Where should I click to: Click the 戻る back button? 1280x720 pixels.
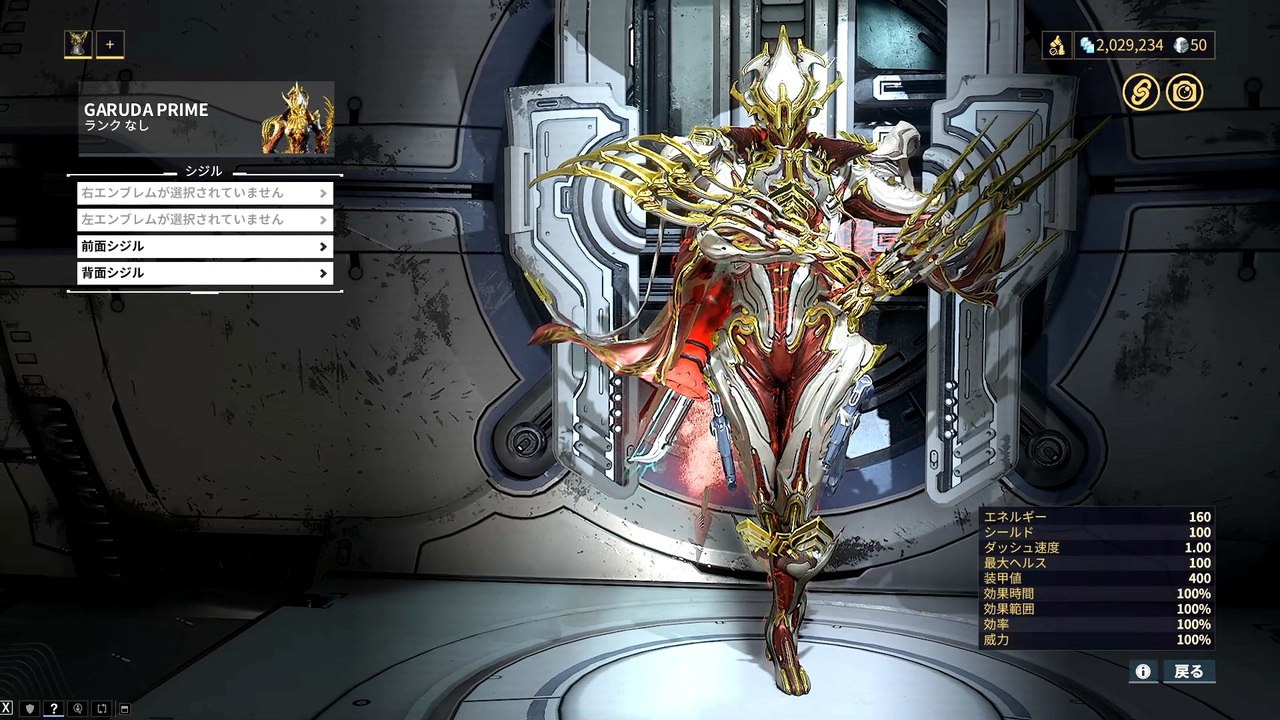tap(1189, 672)
